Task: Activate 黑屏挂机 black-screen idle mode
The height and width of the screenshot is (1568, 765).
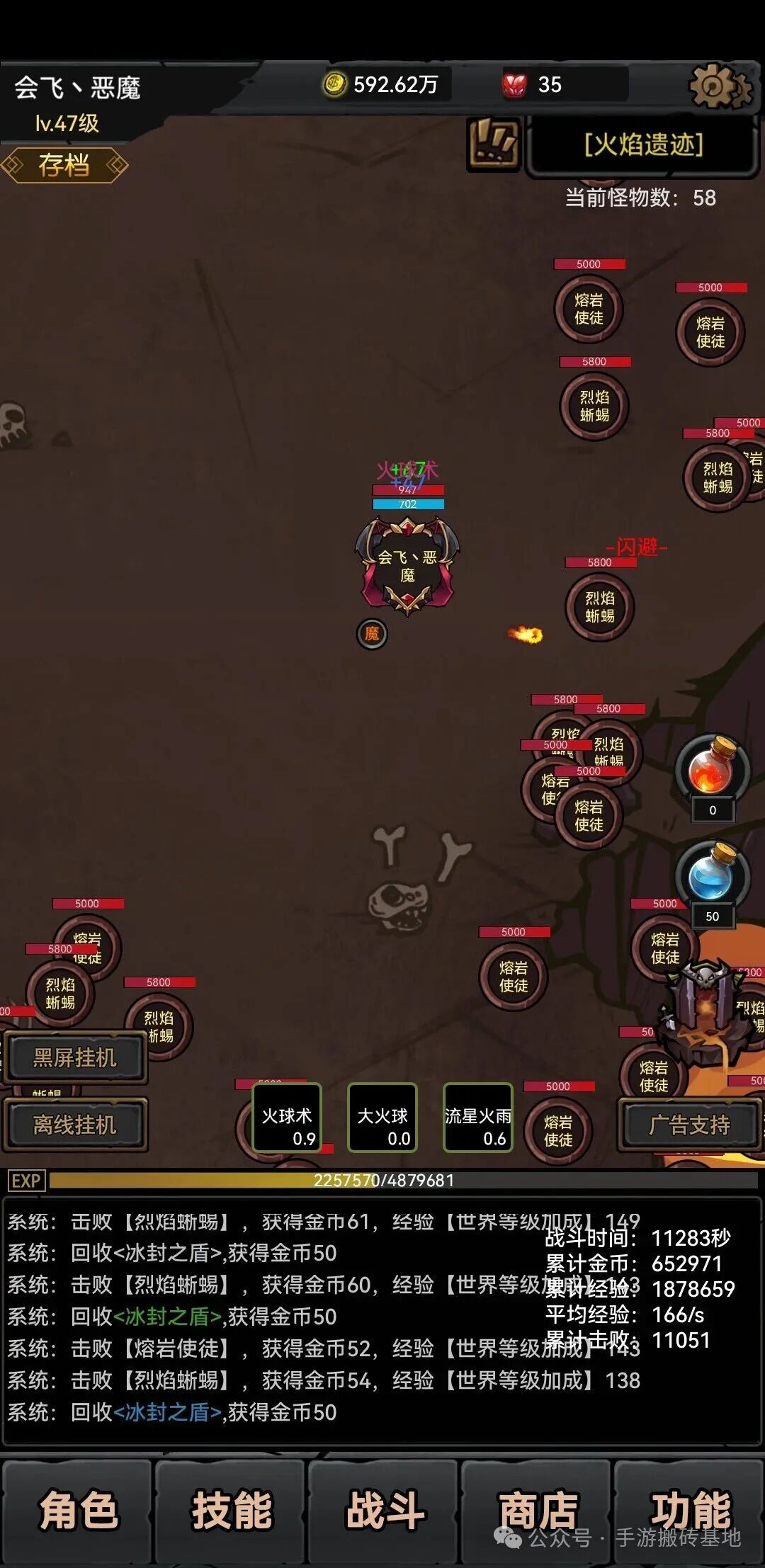Action: 74,1058
